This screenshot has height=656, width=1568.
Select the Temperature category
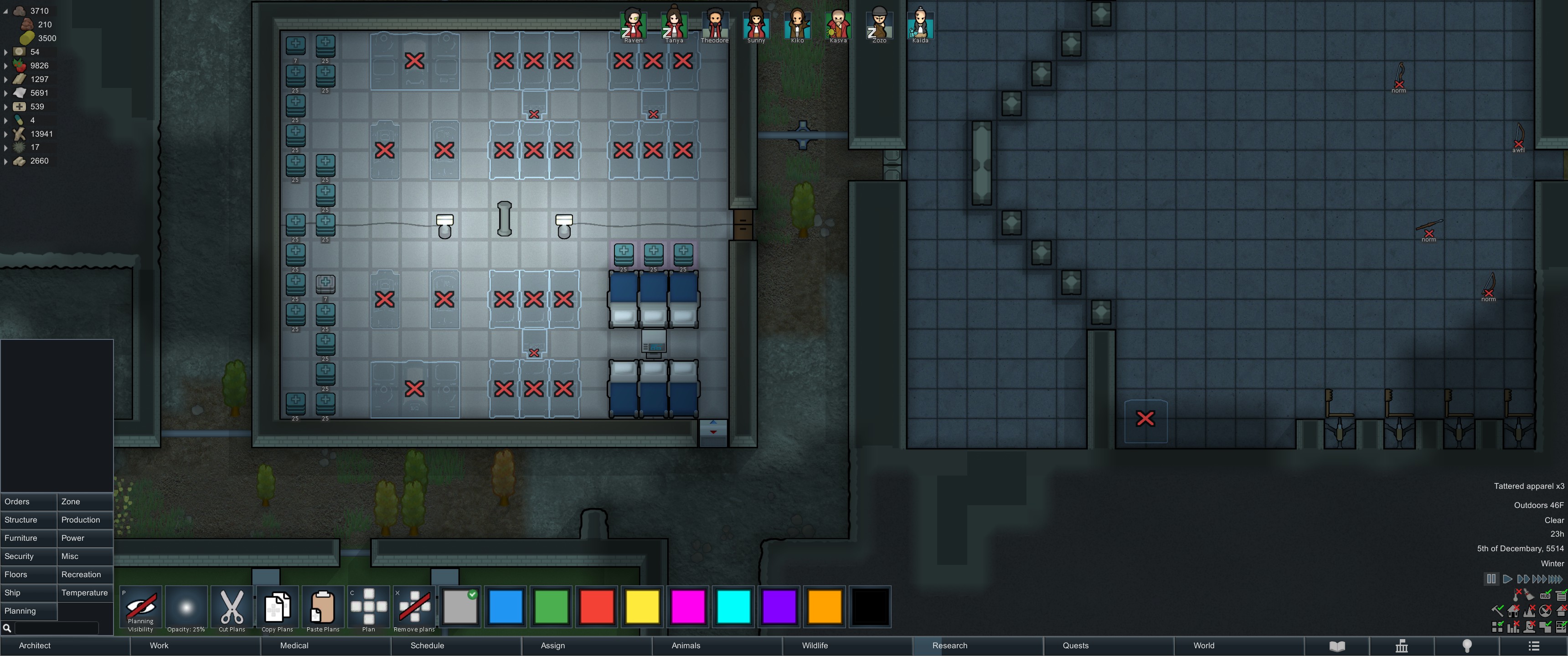coord(85,593)
